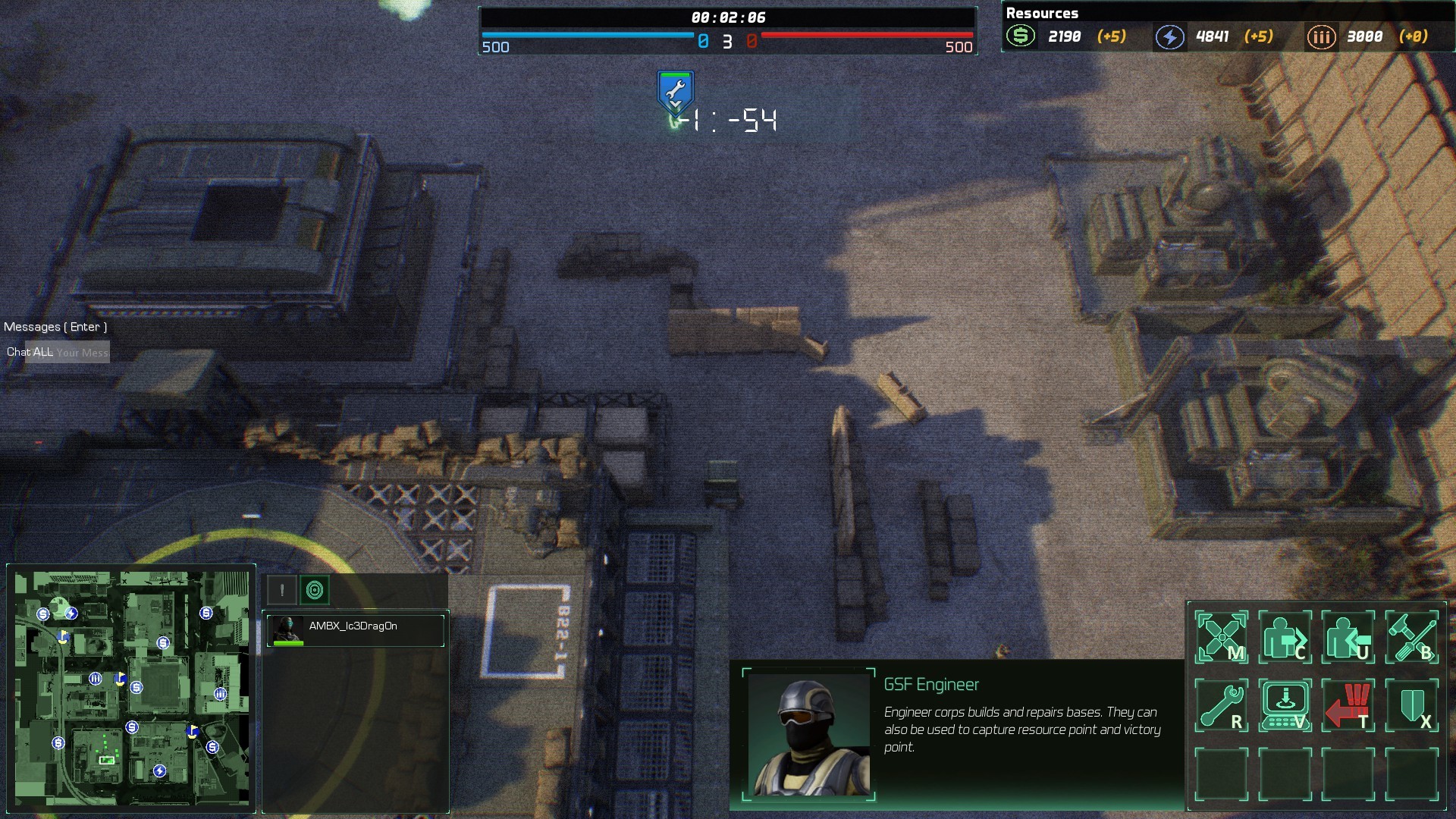Click the Messages ( Enter ) label
The image size is (1456, 819).
[54, 326]
